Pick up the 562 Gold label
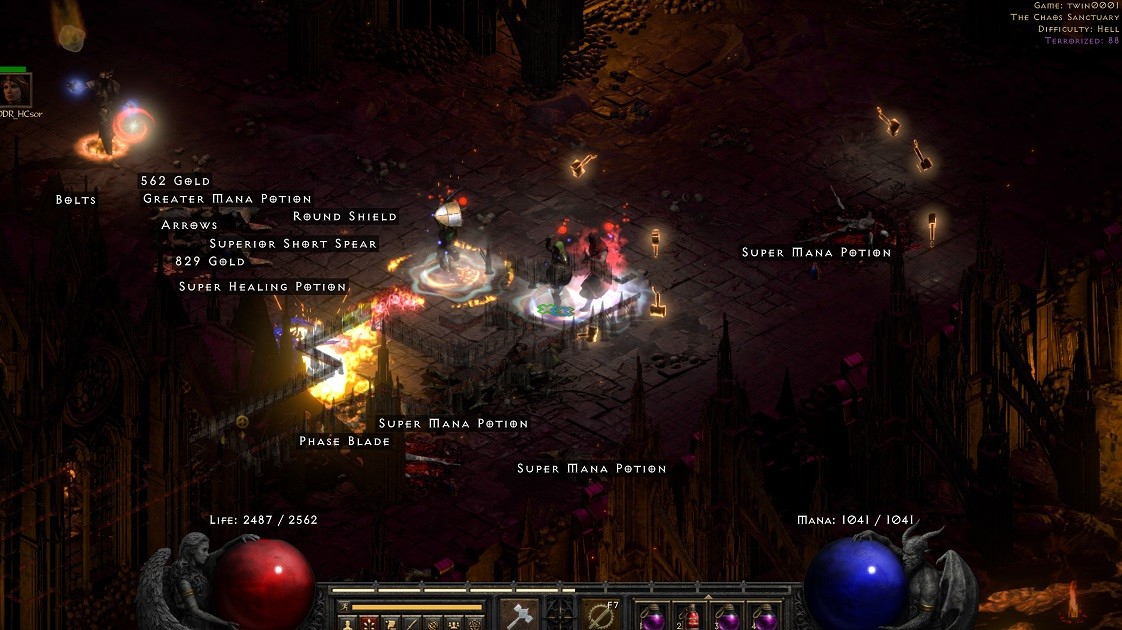Screen dimensions: 1122x630 click(x=175, y=181)
